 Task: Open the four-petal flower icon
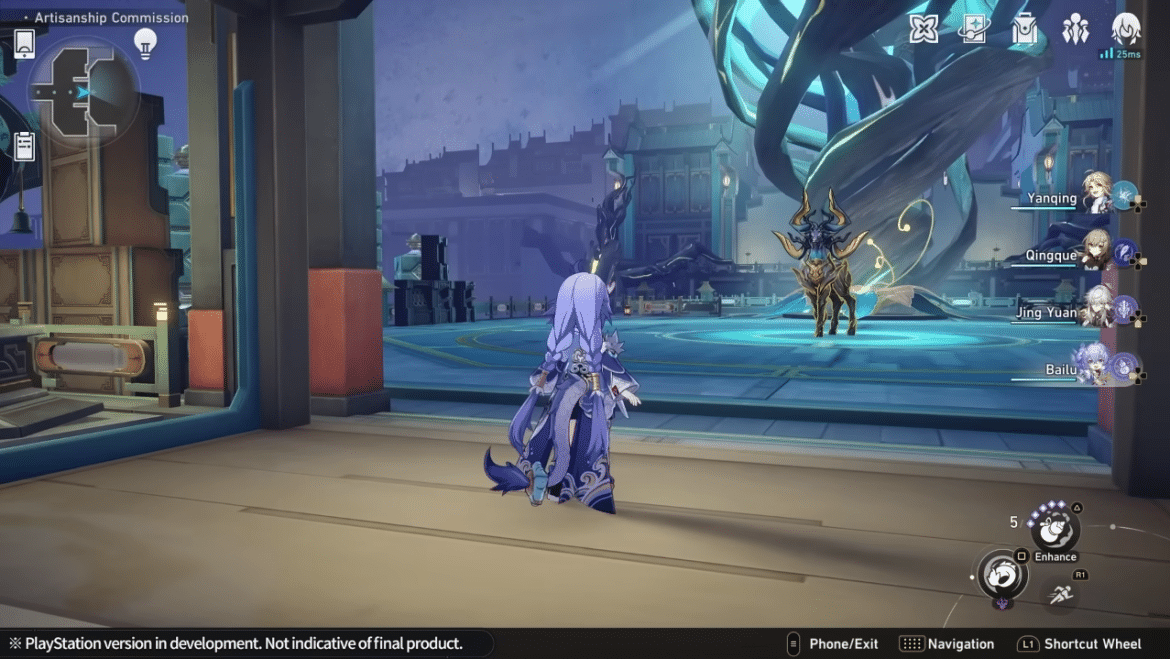(x=923, y=29)
